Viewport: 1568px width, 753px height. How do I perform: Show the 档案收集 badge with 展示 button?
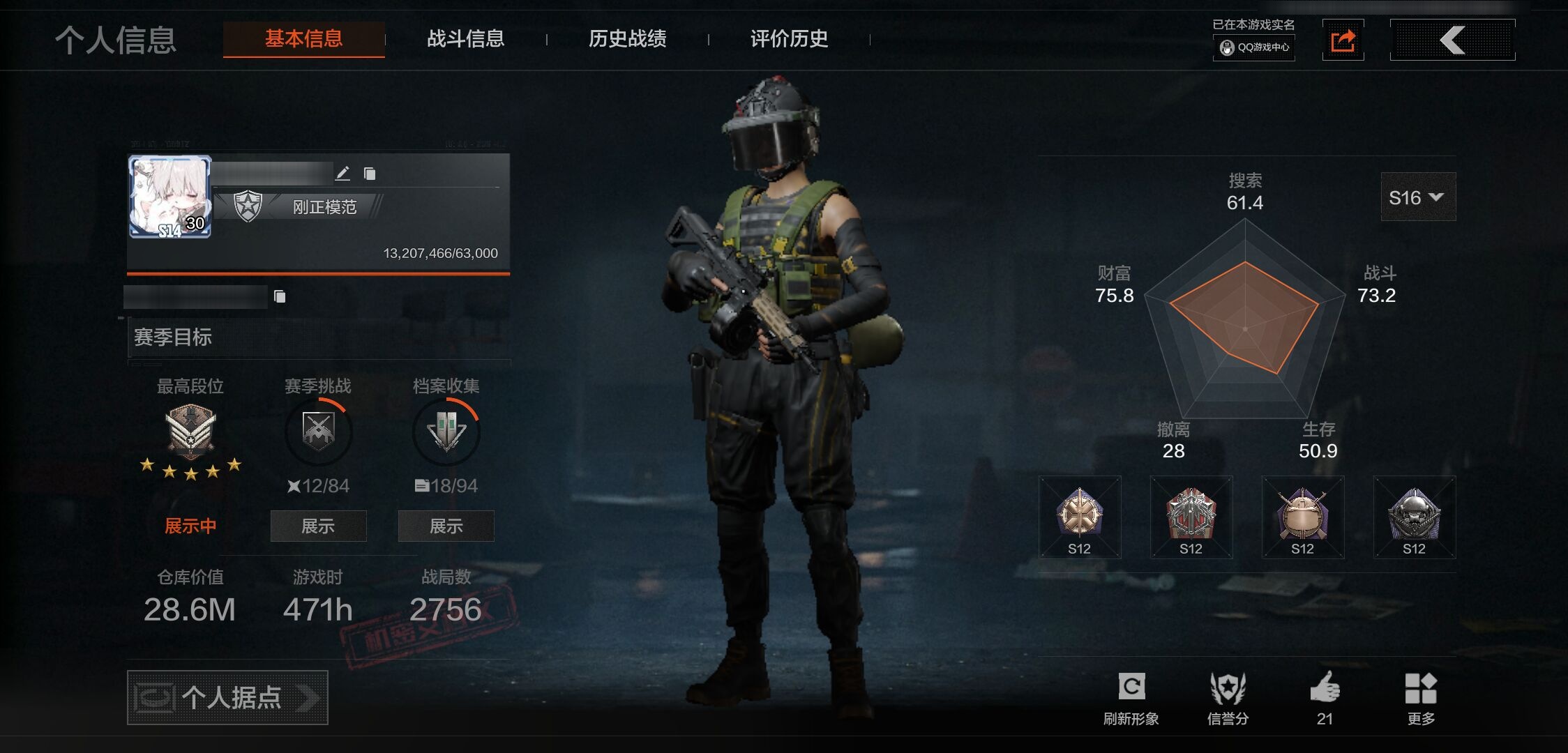coord(446,526)
